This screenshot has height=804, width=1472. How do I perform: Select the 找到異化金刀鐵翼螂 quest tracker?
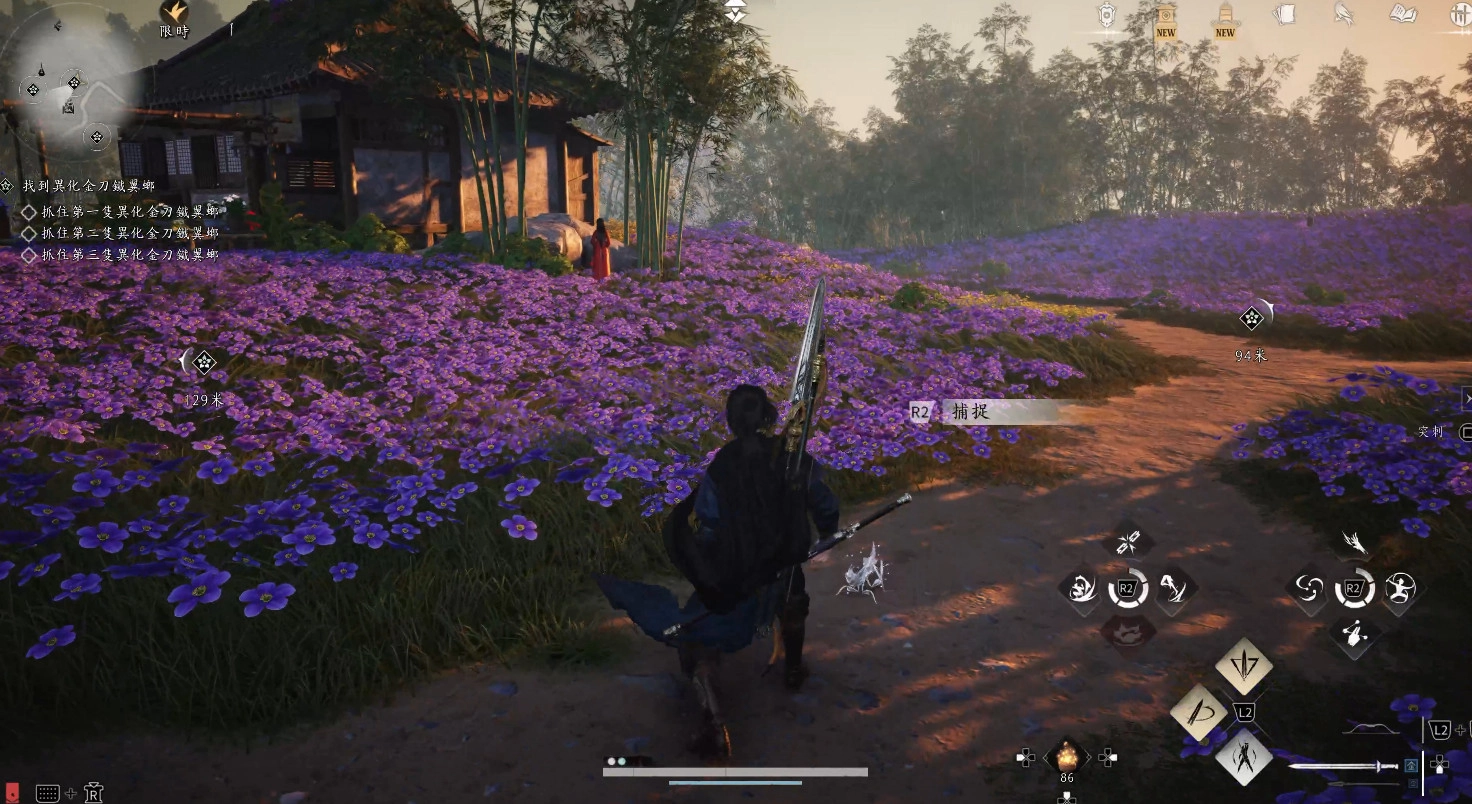pos(88,186)
